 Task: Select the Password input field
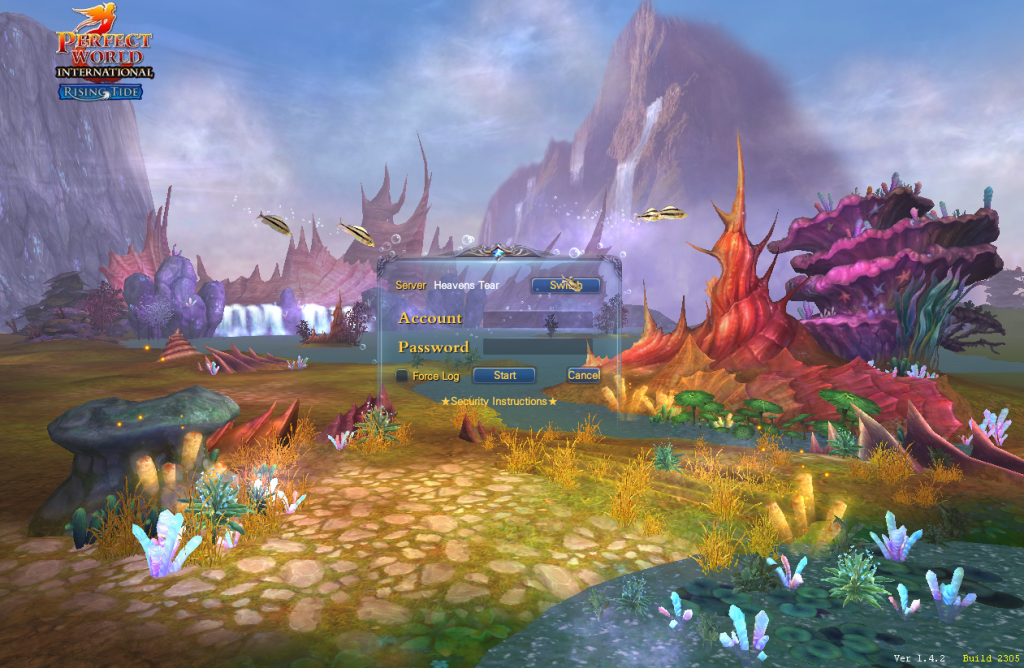pos(538,347)
